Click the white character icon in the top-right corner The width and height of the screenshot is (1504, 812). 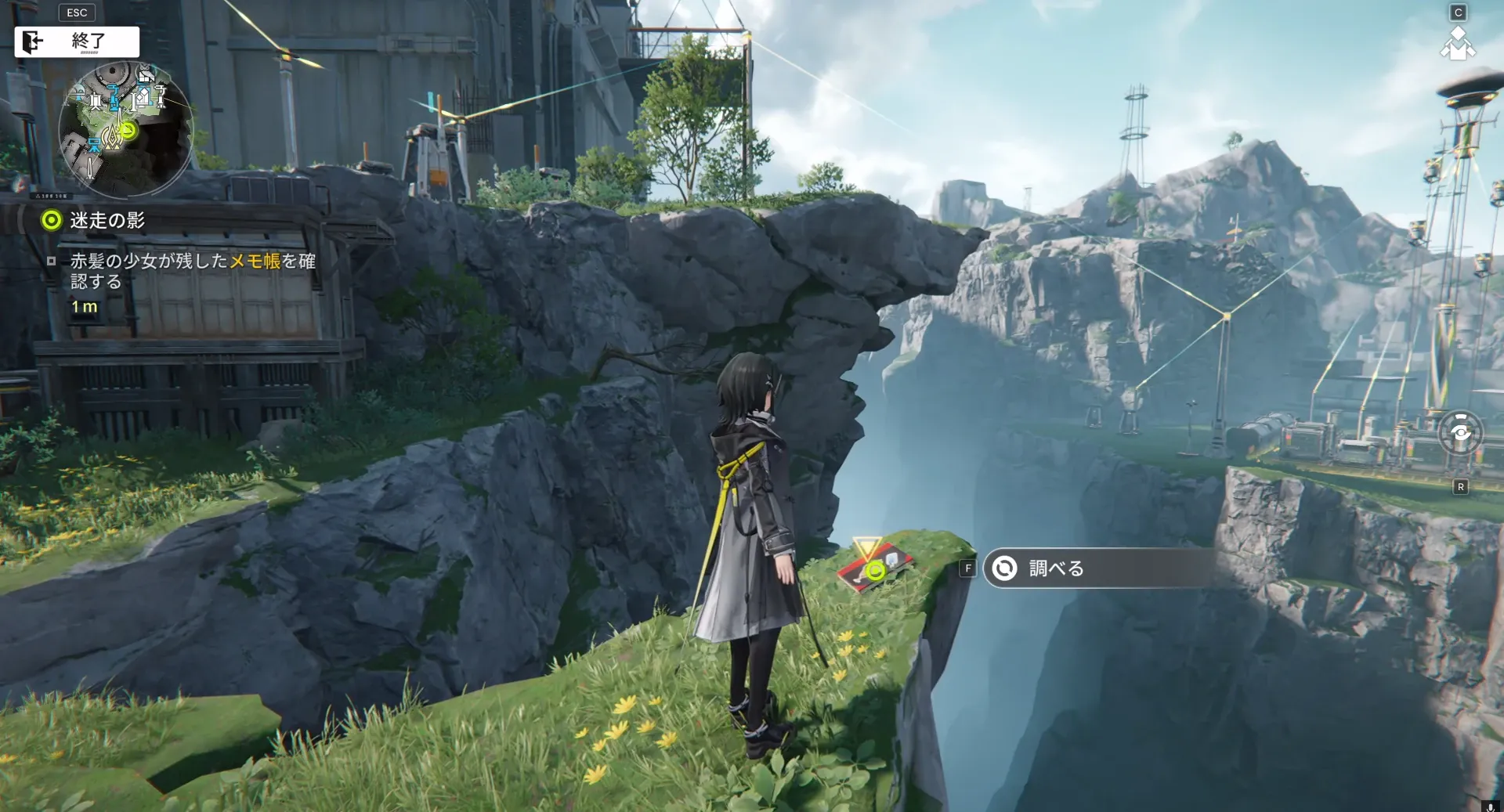(1457, 44)
